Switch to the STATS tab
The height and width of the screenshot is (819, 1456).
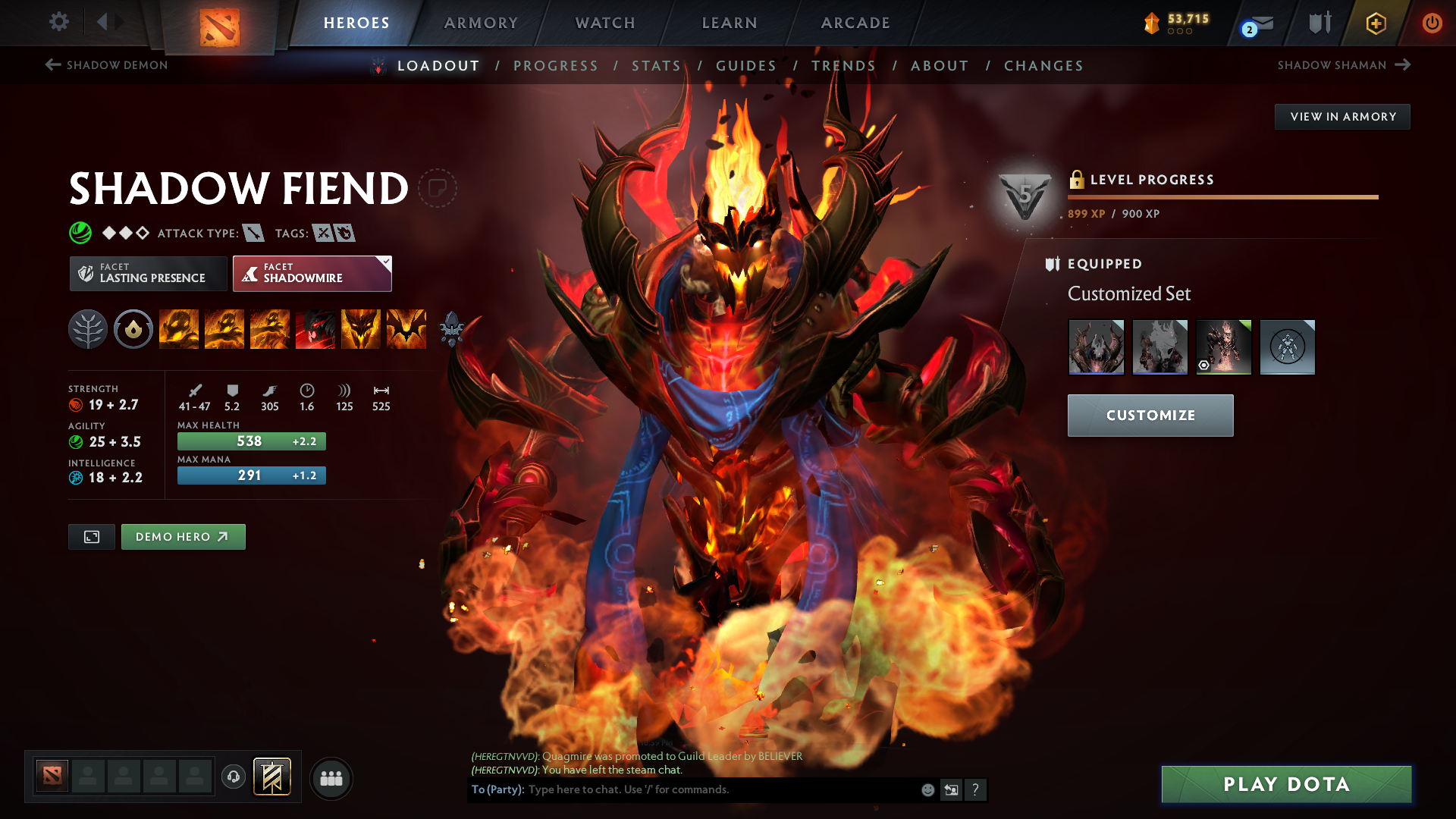point(657,66)
